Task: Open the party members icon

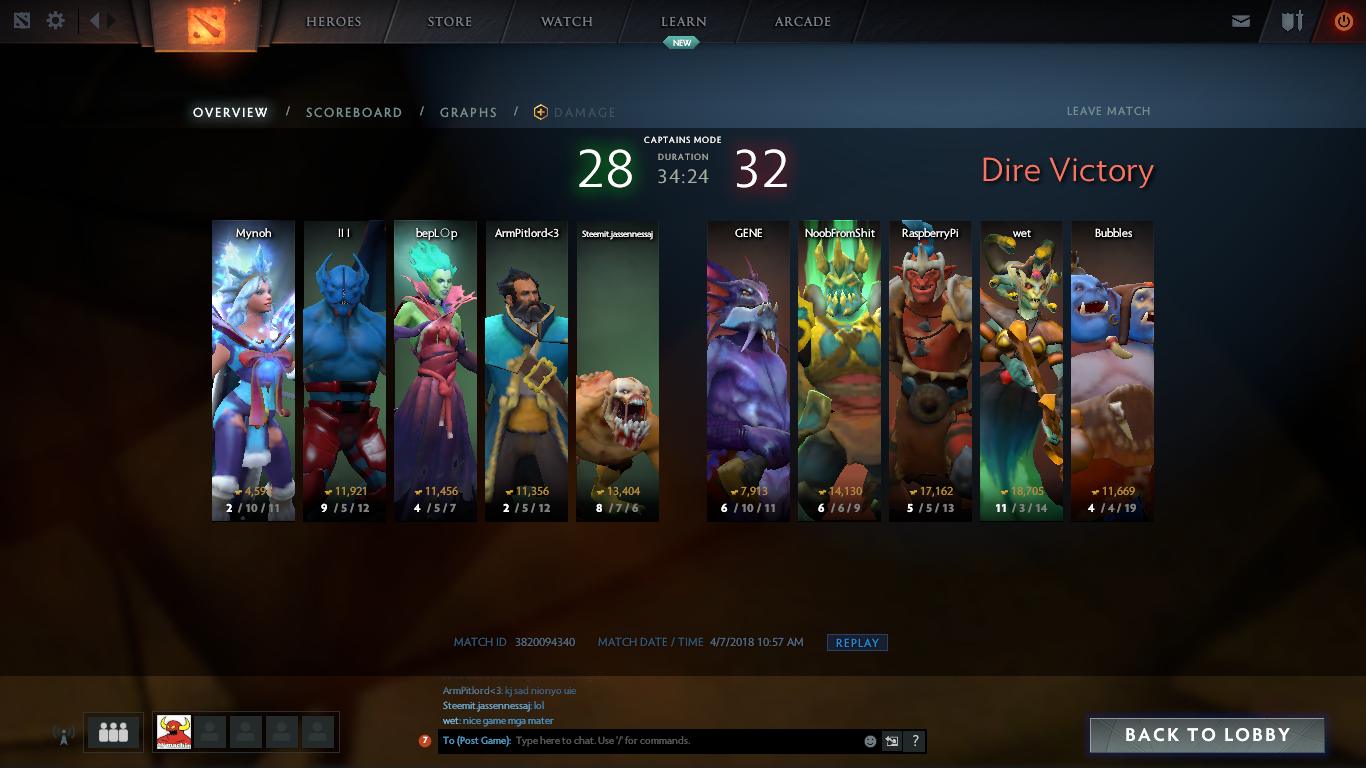Action: [x=113, y=732]
